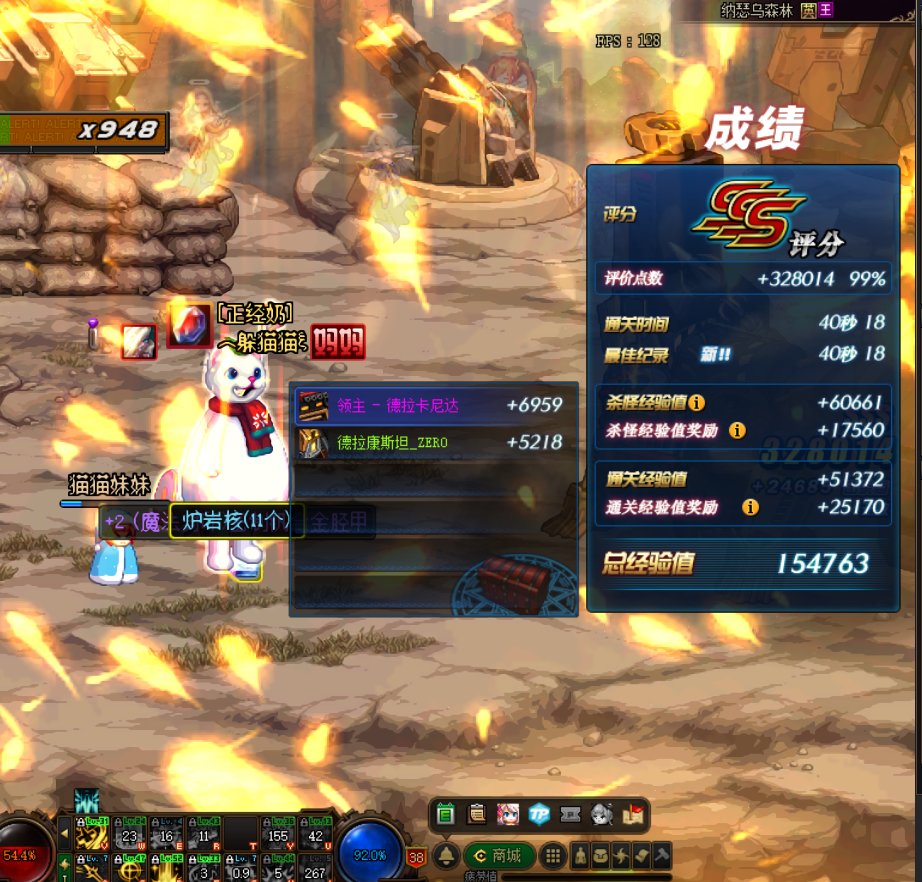The height and width of the screenshot is (882, 922).
Task: Open the map with red flag icon
Action: [x=632, y=813]
